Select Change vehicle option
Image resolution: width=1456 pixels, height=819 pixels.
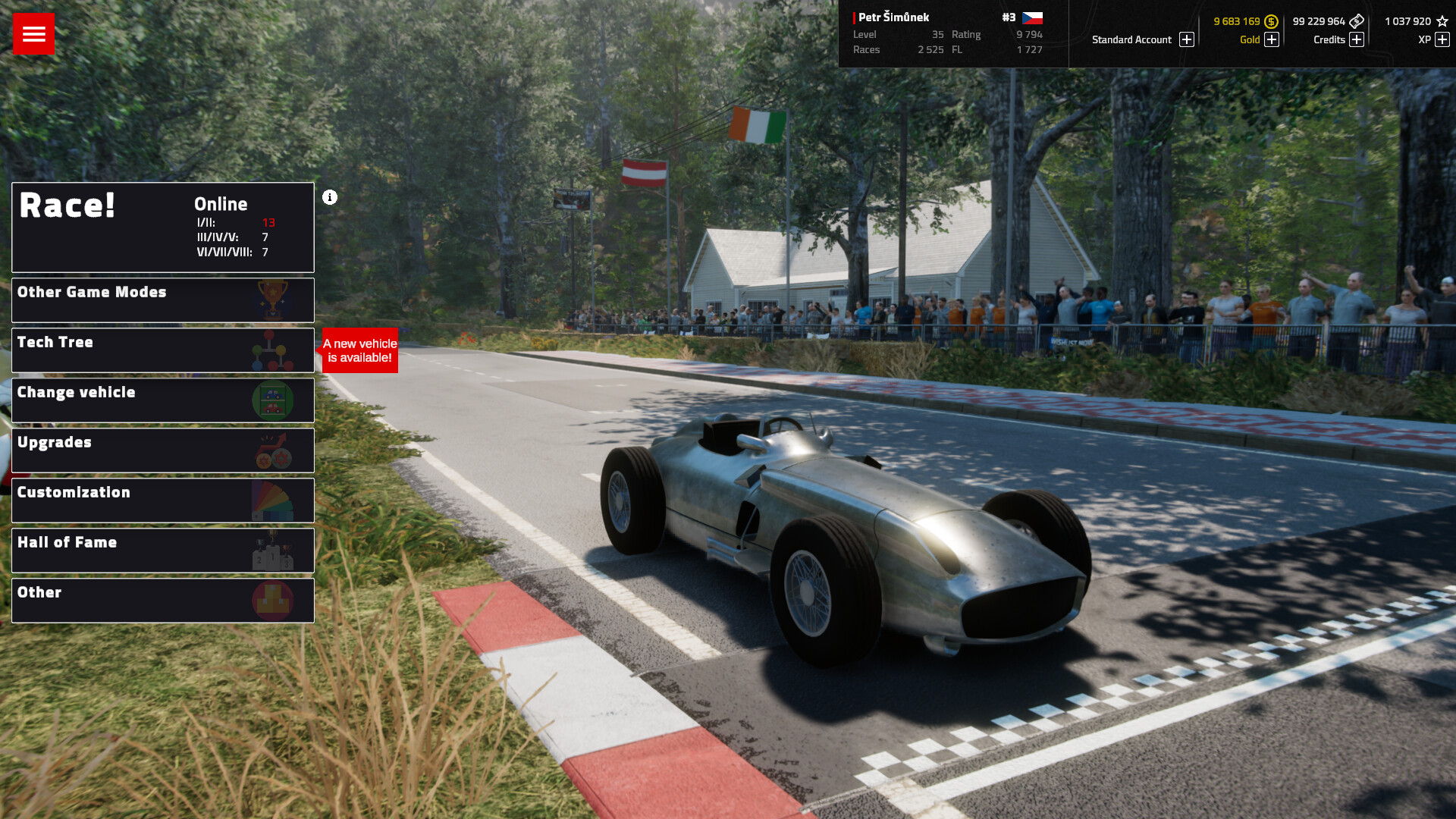coord(162,400)
